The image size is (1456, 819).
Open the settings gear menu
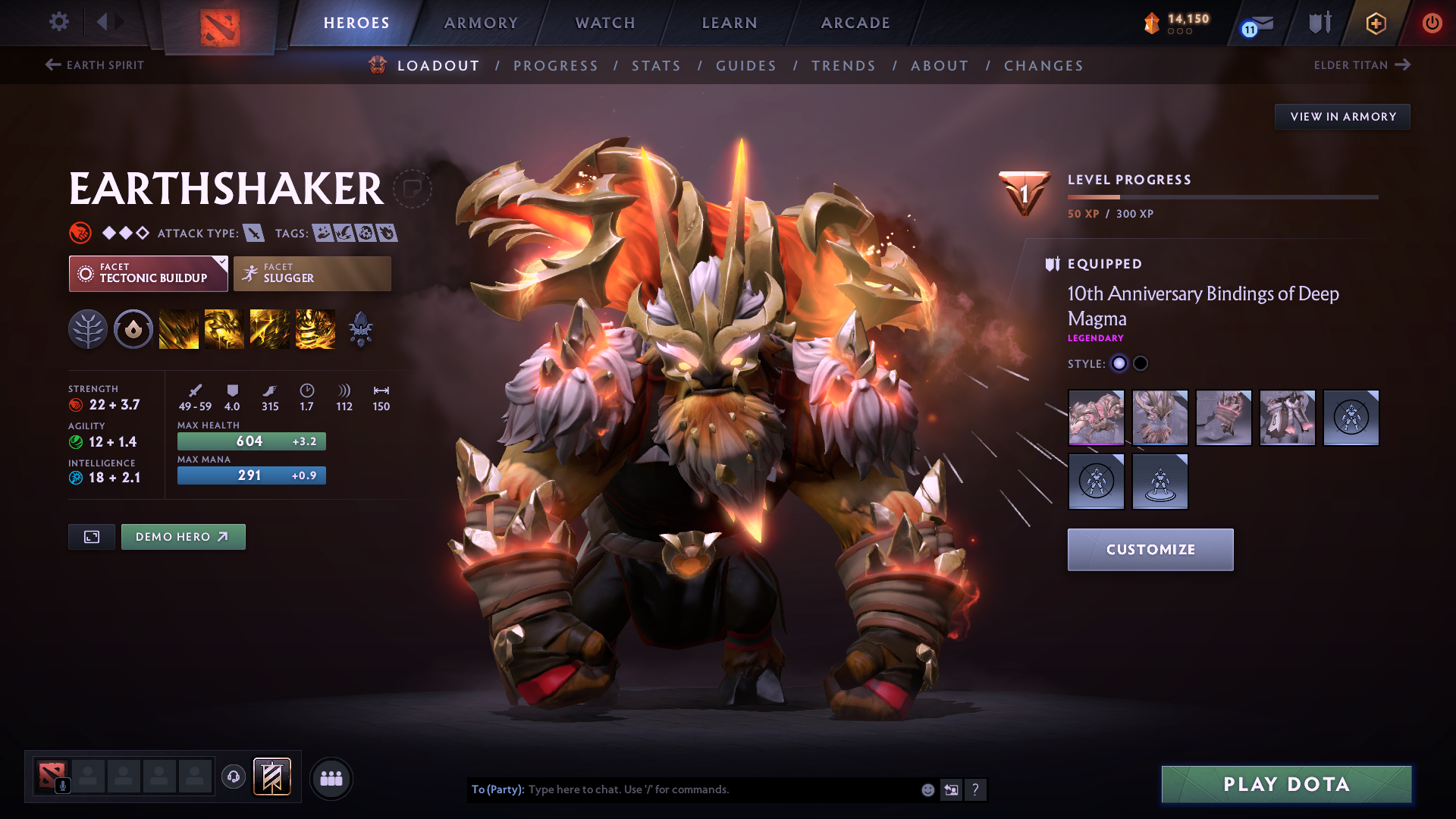[59, 22]
